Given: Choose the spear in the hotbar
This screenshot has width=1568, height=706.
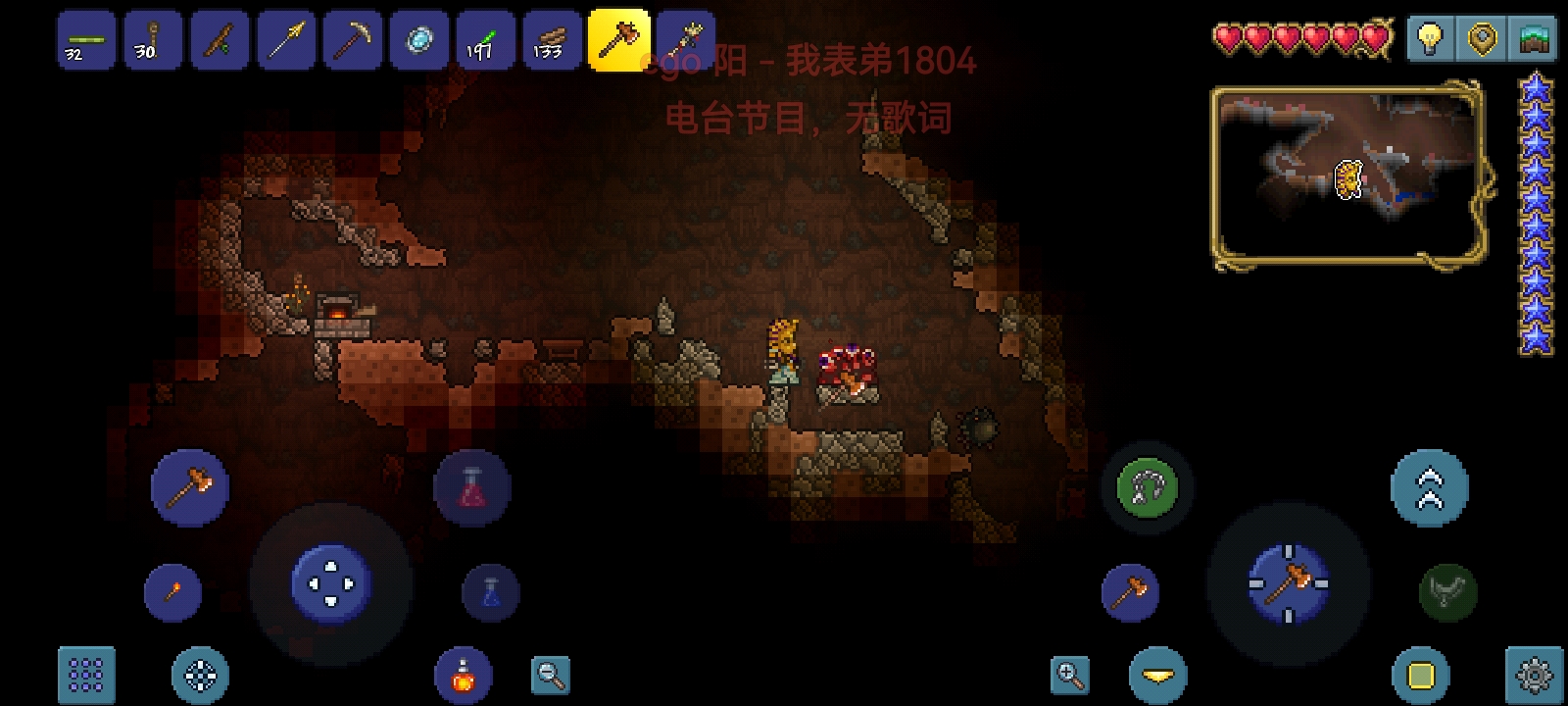Looking at the screenshot, I should 286,41.
